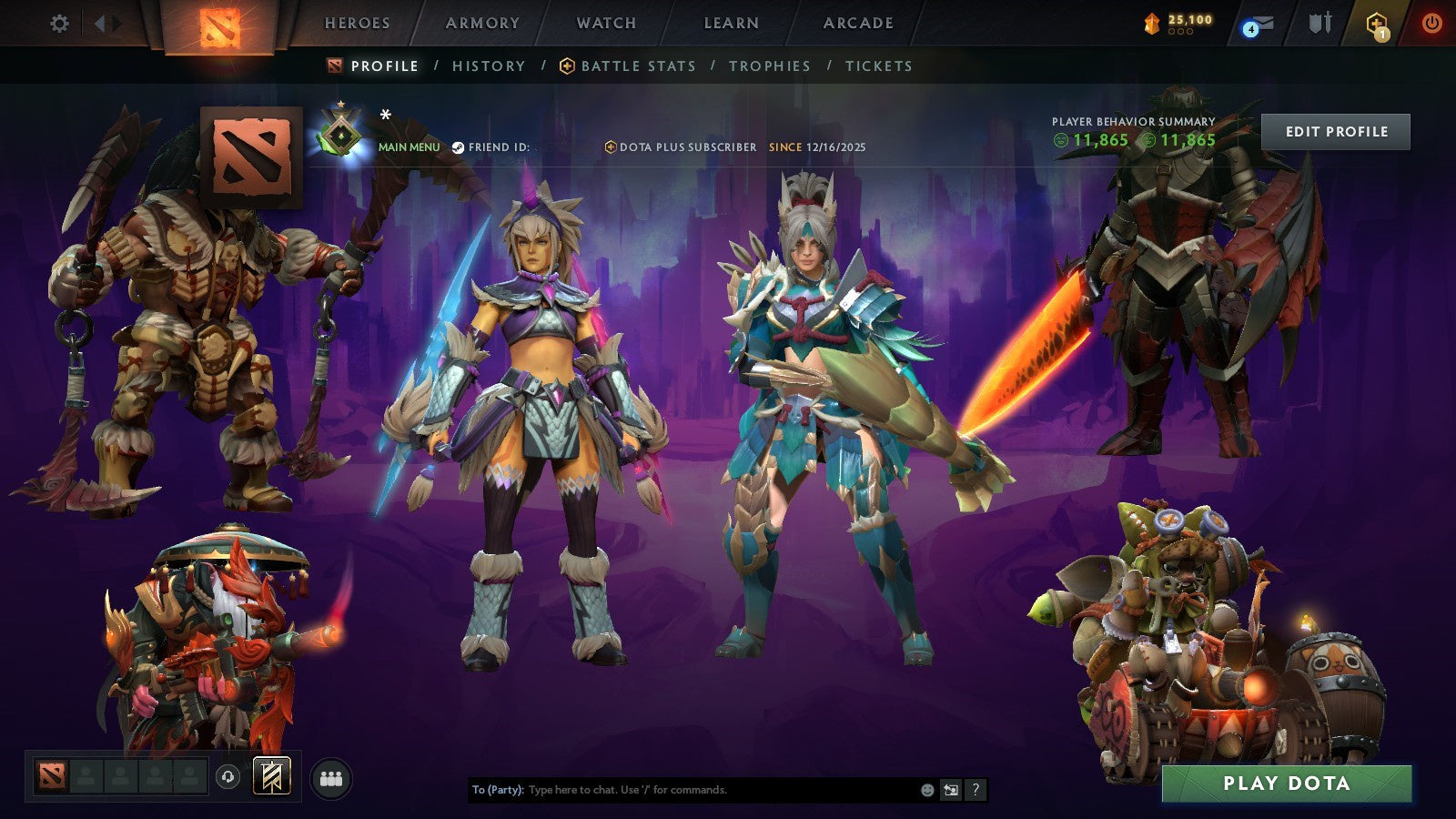Viewport: 1456px width, 819px height.
Task: Open the chat wheel icon beside the emoji
Action: point(949,791)
